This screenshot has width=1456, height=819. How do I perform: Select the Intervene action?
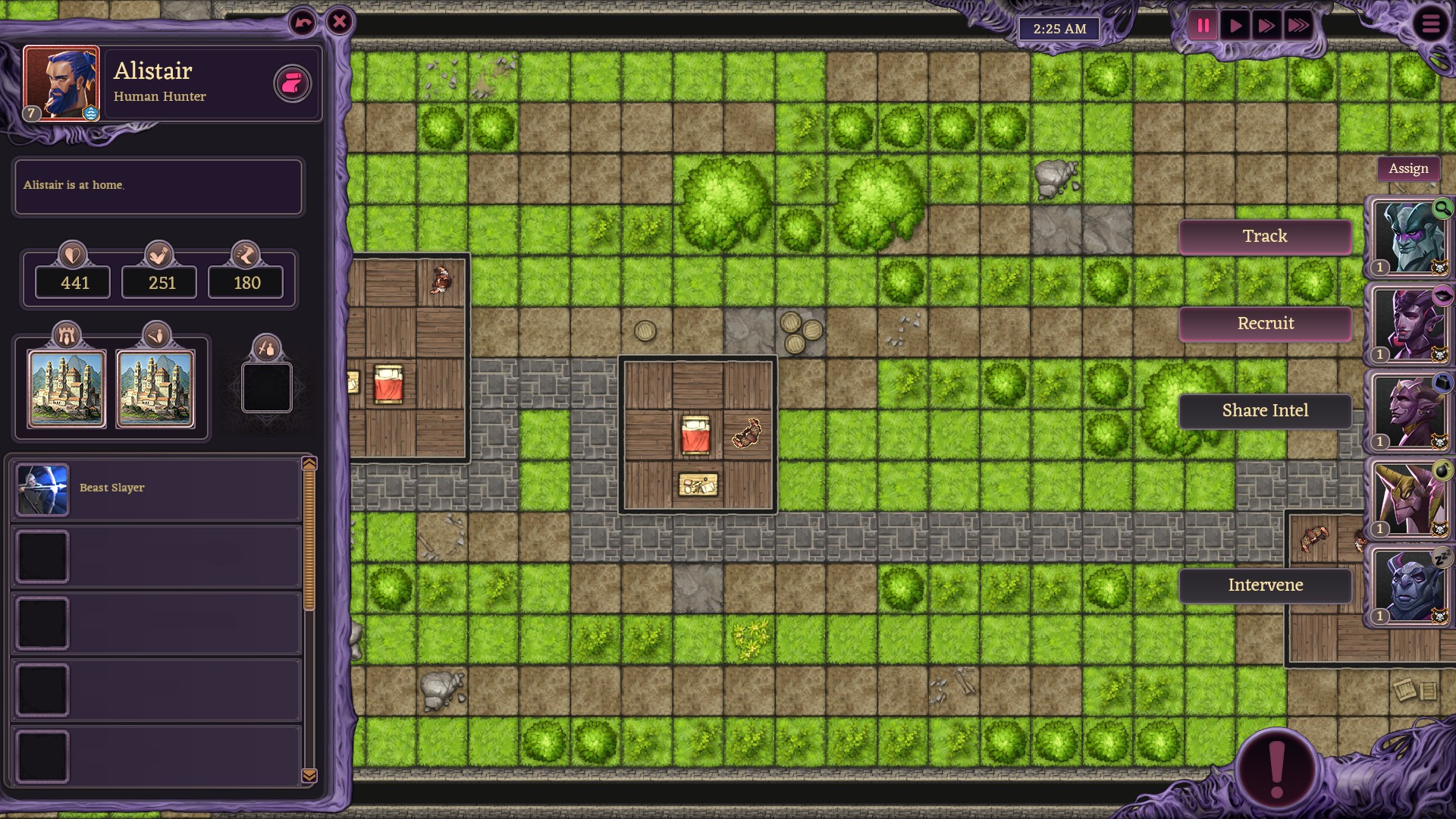(x=1265, y=585)
